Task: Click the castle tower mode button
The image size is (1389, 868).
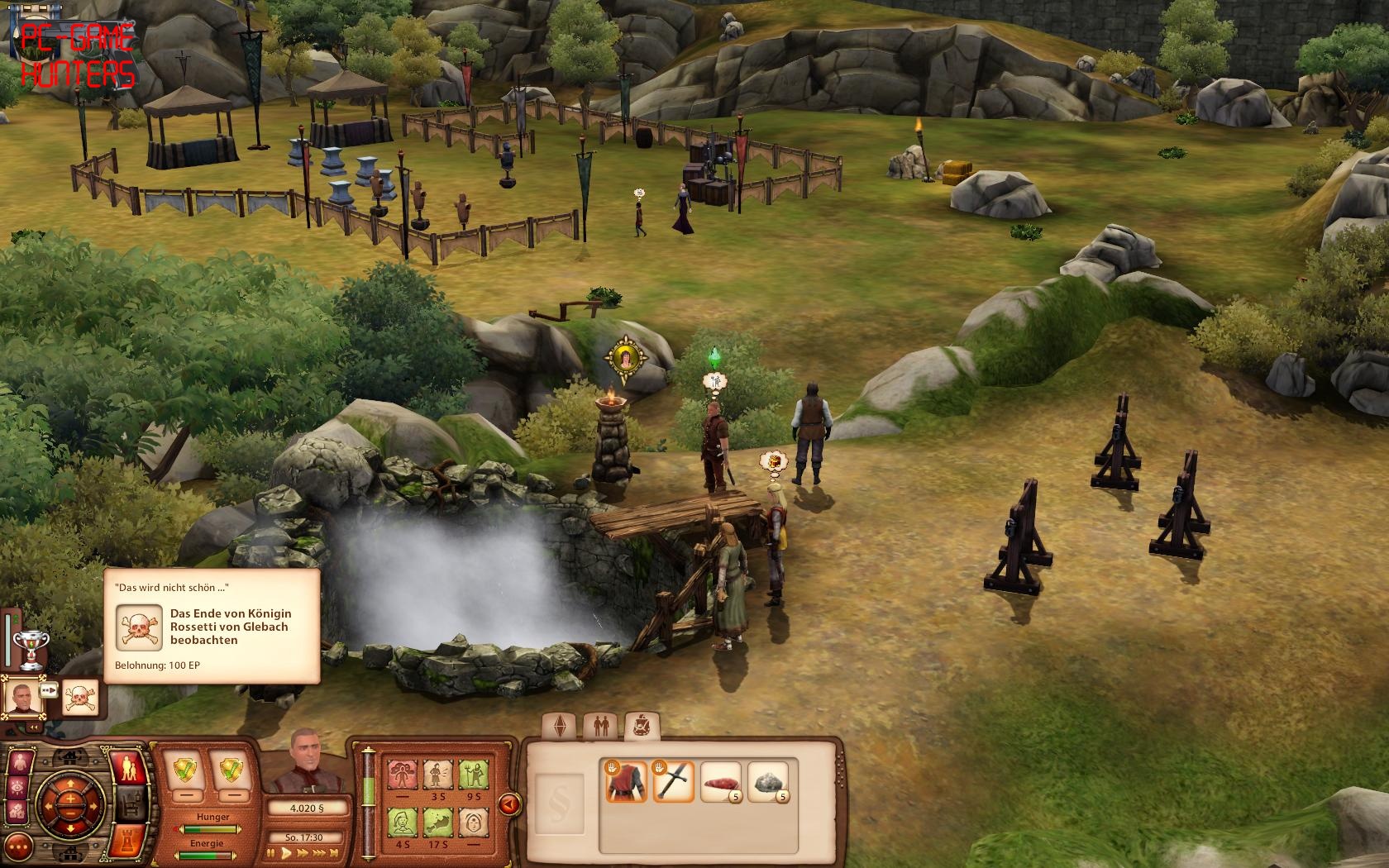Action: 129,841
